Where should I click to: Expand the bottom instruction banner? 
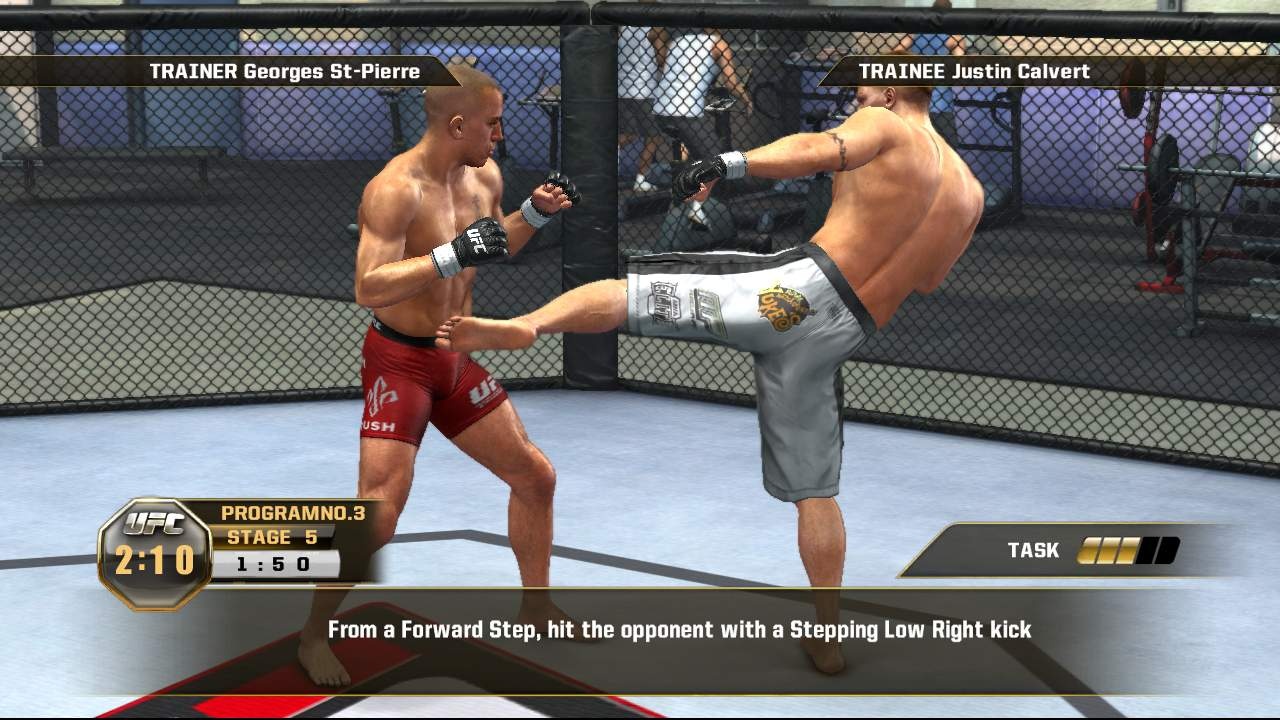[640, 631]
